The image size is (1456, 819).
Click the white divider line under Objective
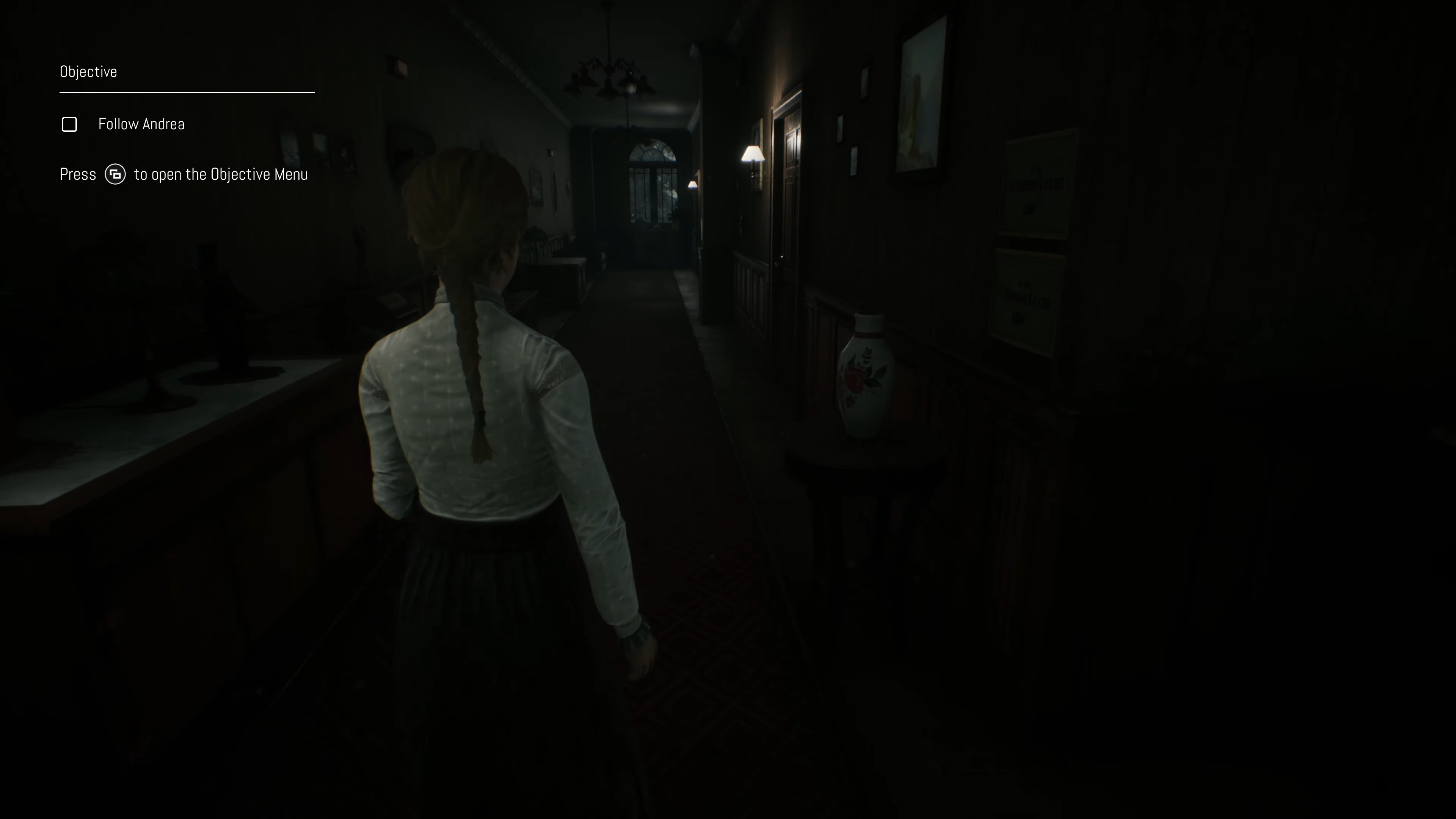(187, 92)
